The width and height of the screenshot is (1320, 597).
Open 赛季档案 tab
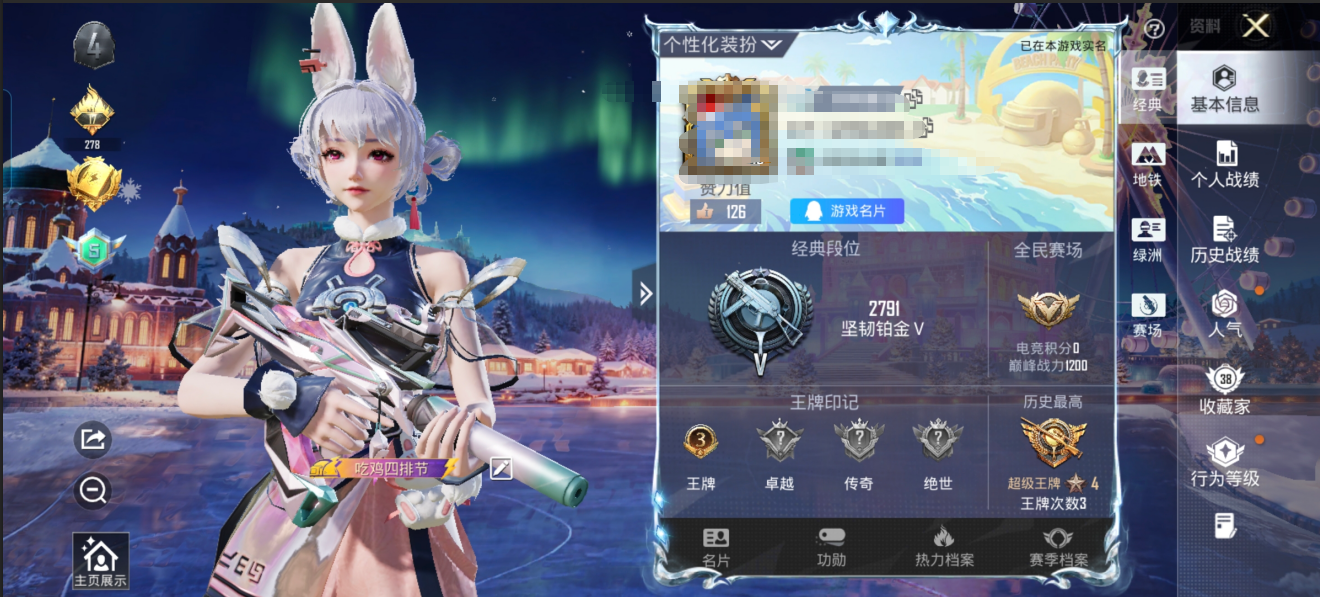coord(1058,547)
